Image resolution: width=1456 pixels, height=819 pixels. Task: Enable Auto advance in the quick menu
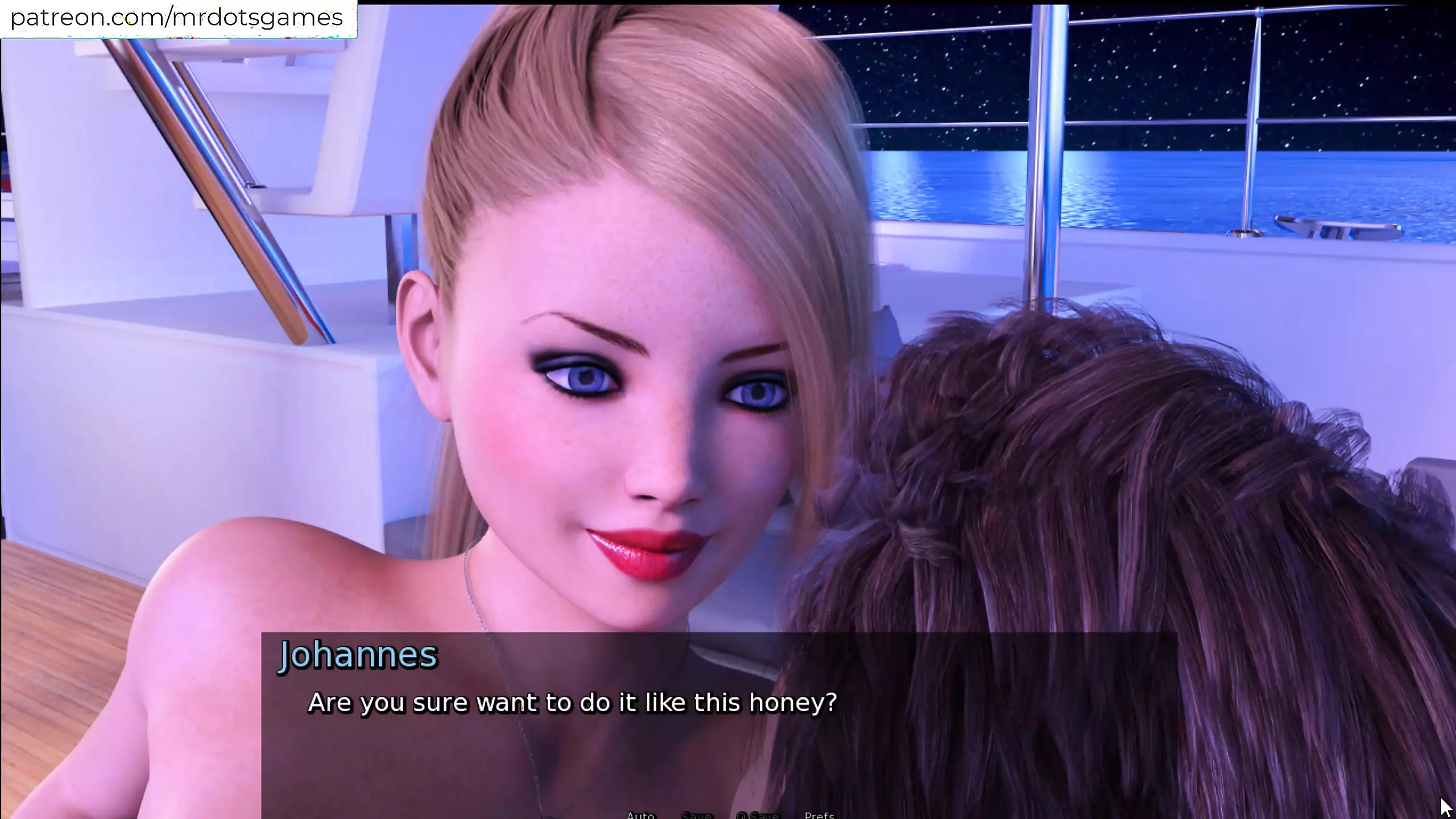[640, 815]
